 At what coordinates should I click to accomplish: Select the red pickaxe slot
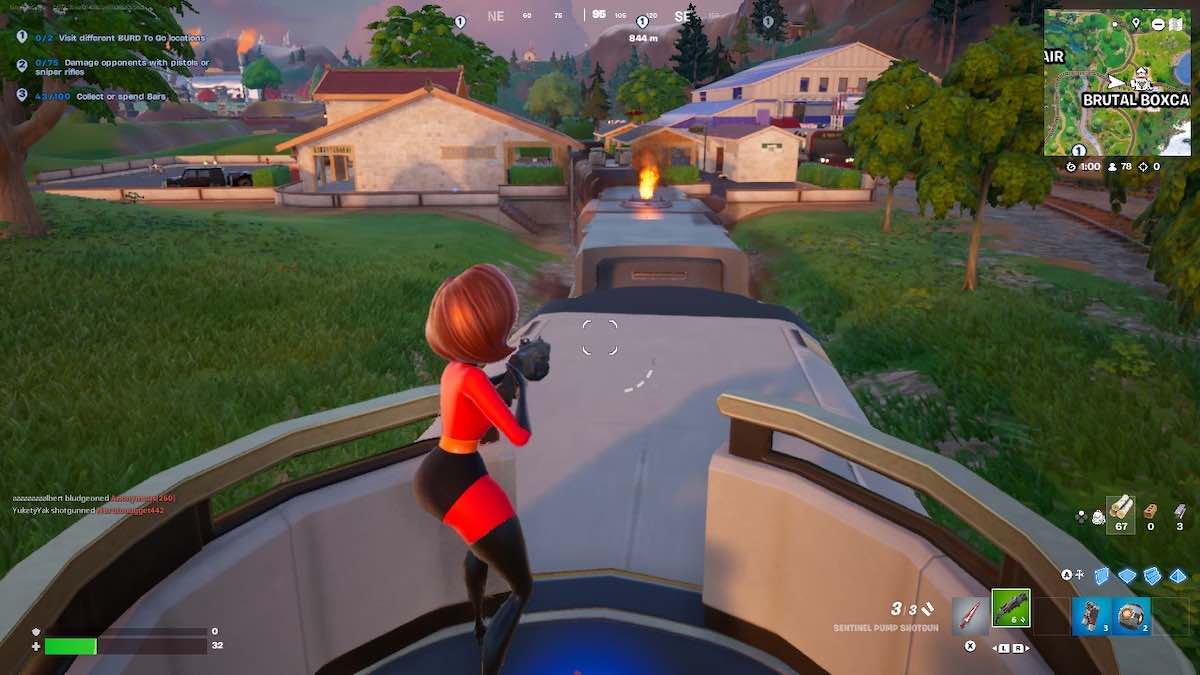970,615
